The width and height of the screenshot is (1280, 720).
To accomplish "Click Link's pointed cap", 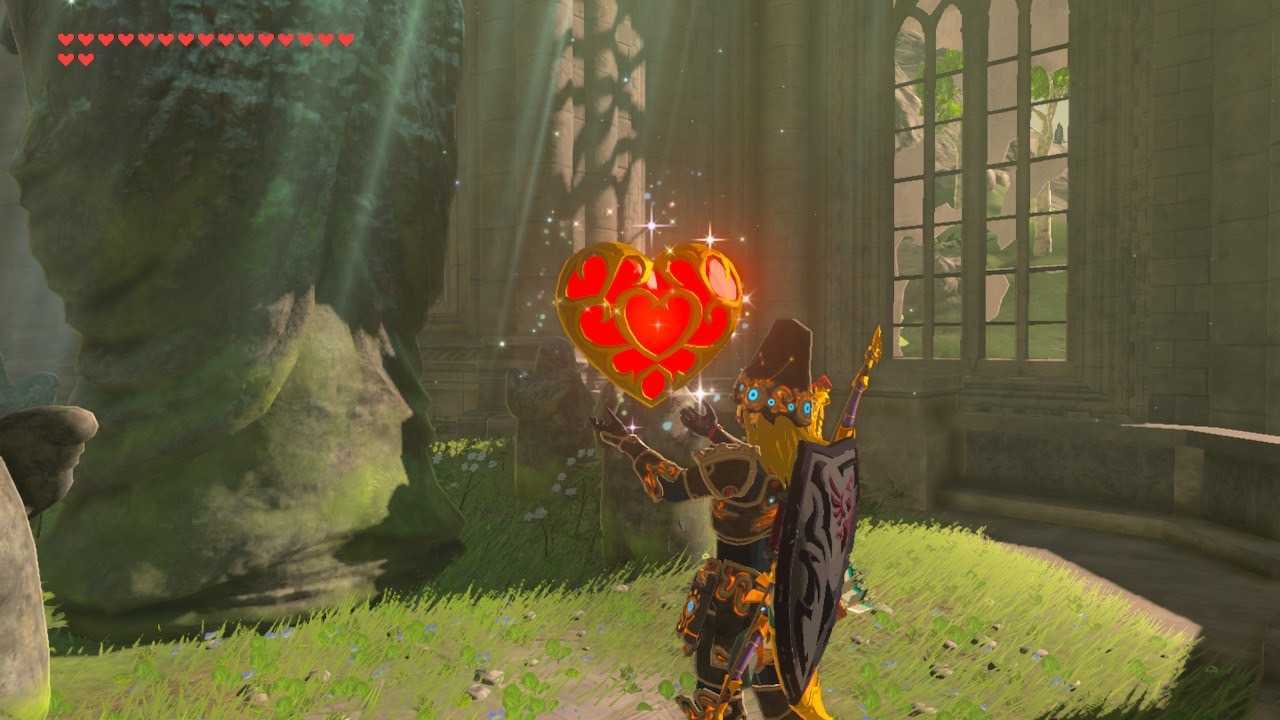I will pos(785,345).
